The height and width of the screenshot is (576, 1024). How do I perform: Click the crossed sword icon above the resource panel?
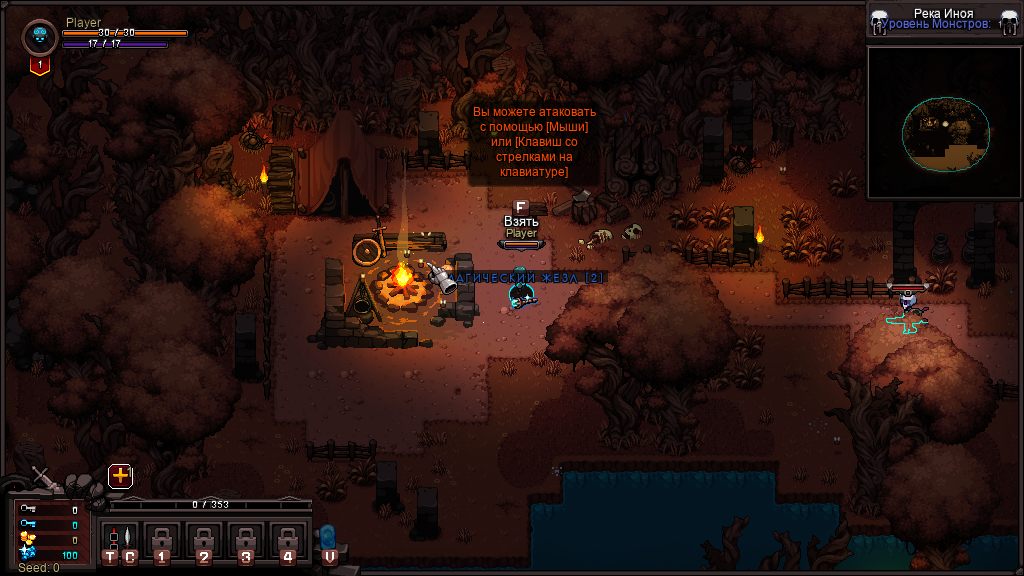tap(43, 477)
